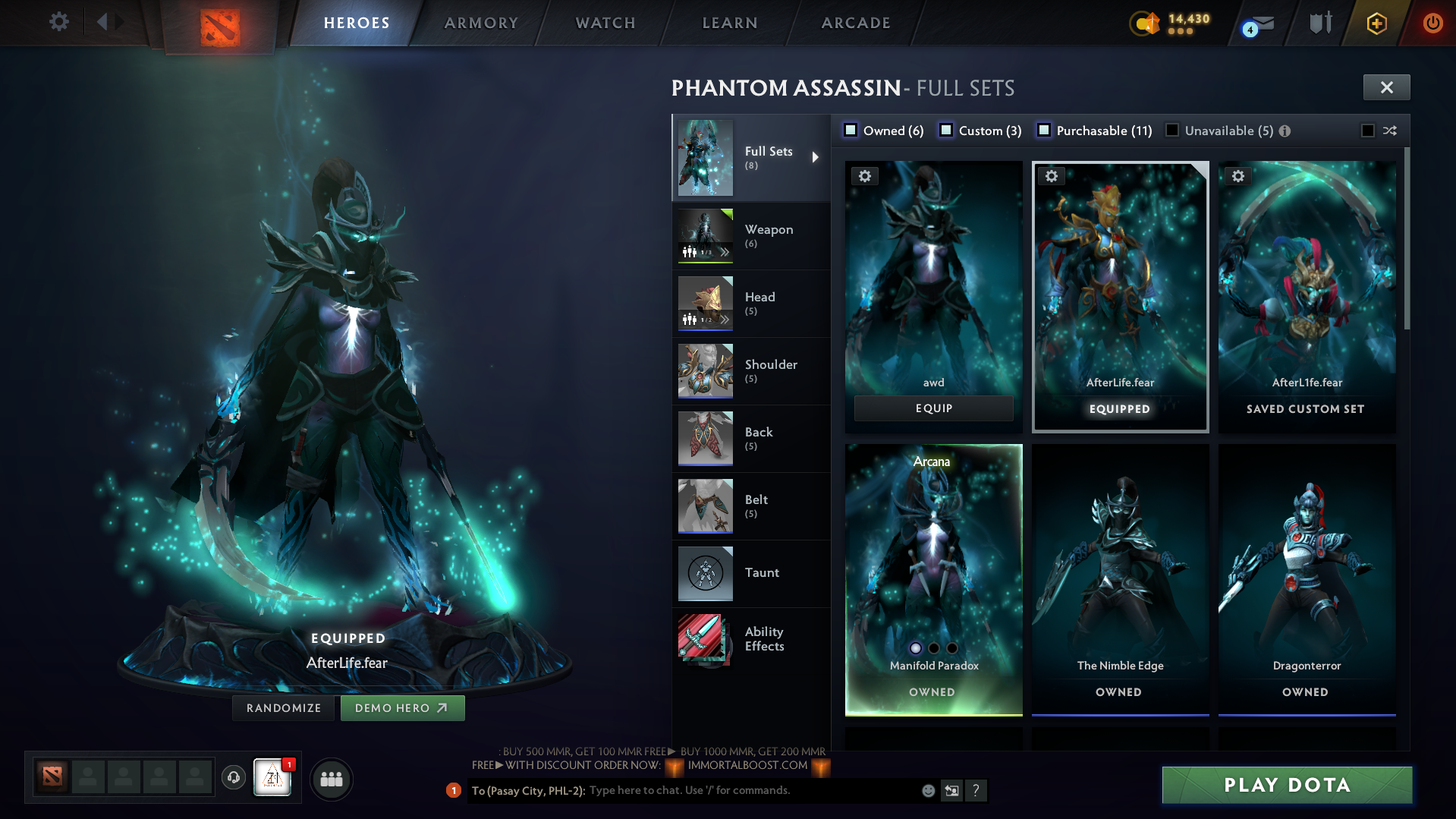Screen dimensions: 1456x819
Task: Click the shuffle icon near set filters
Action: (x=1391, y=131)
